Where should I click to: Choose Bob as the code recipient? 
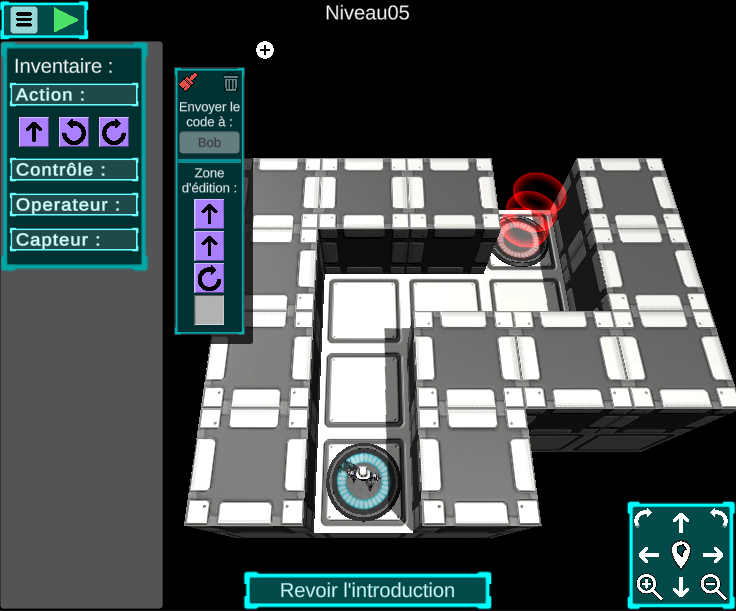tap(209, 143)
